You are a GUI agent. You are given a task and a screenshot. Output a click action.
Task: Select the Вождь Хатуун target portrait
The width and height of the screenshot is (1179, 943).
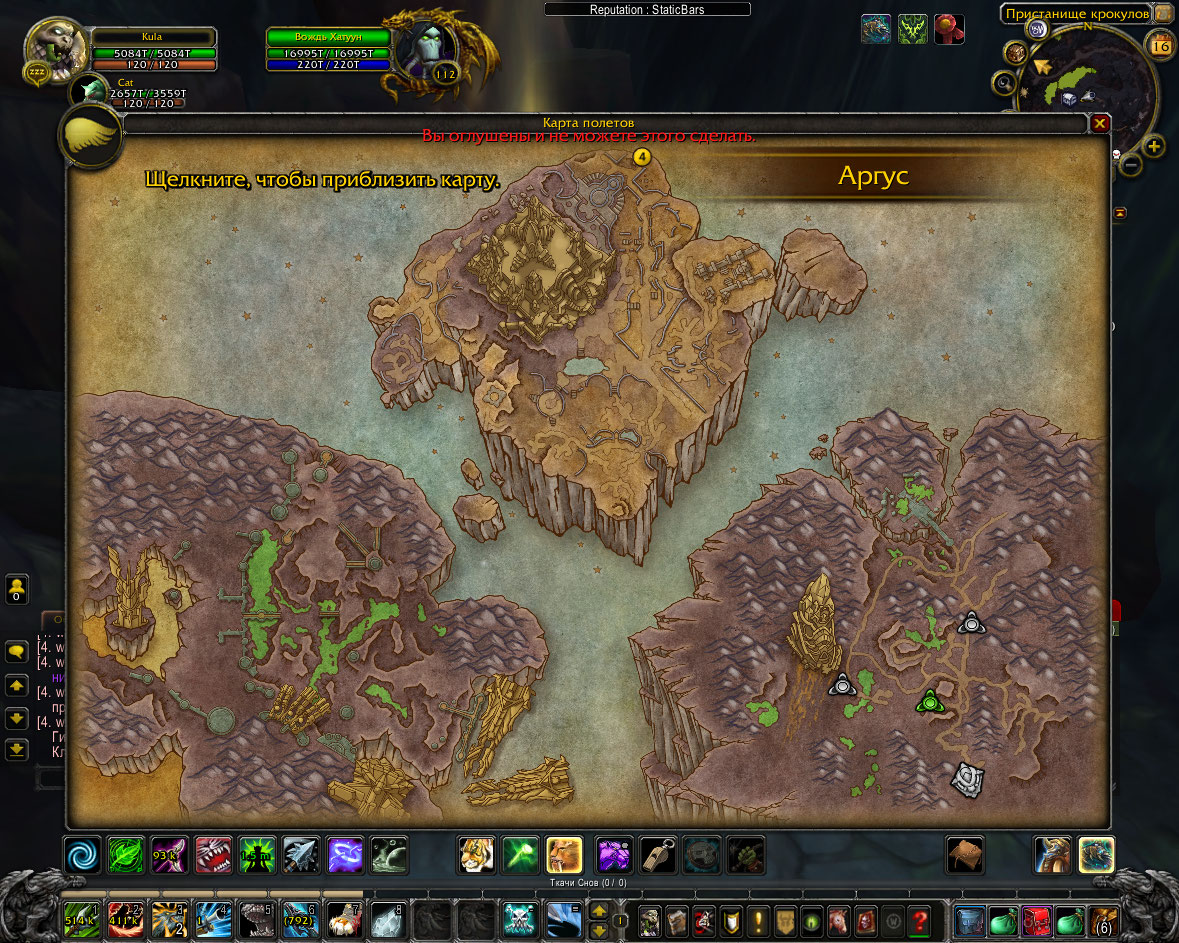[427, 48]
